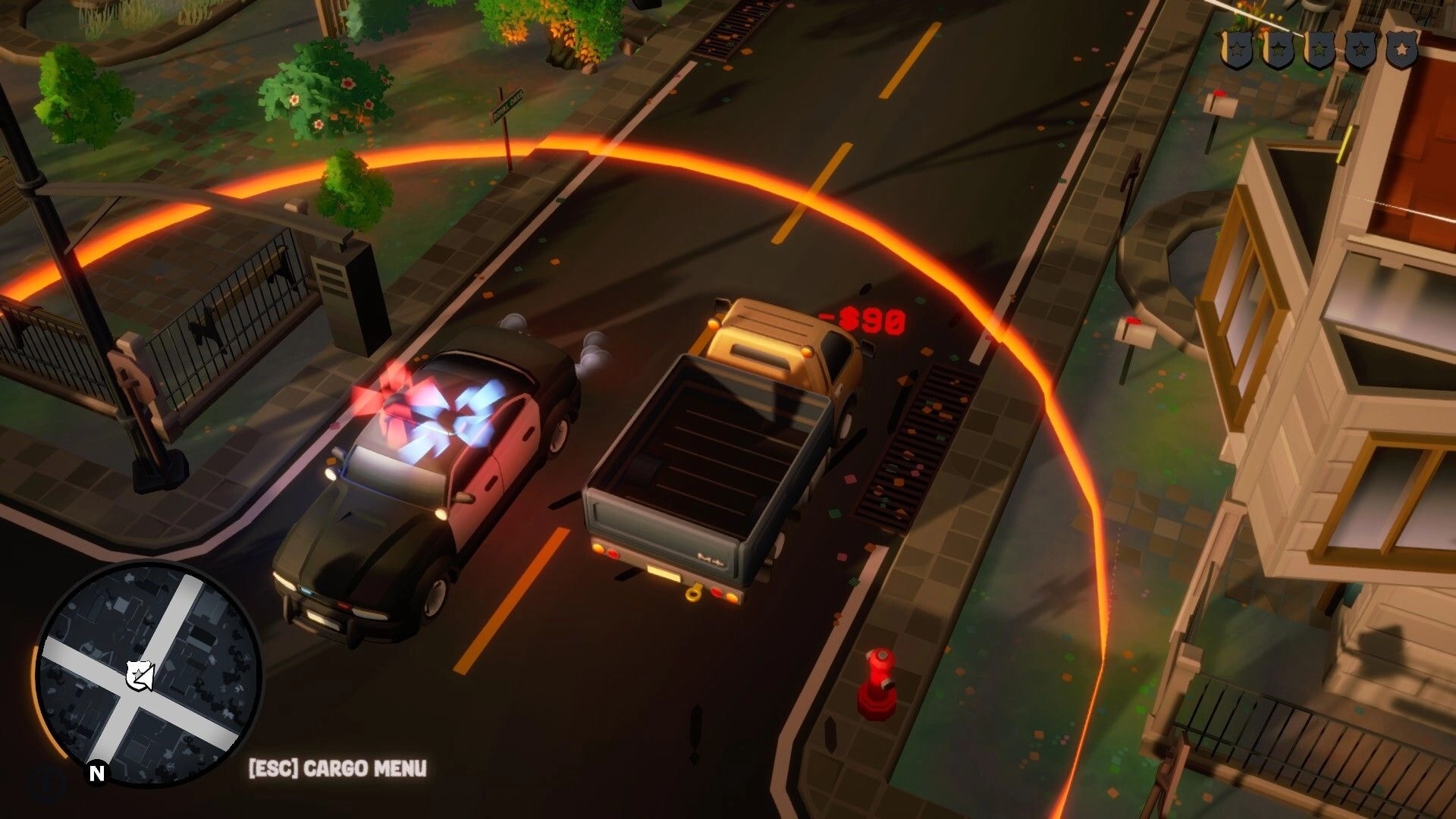
Task: Open the CARGO MENU via the ESC prompt
Action: pyautogui.click(x=337, y=768)
